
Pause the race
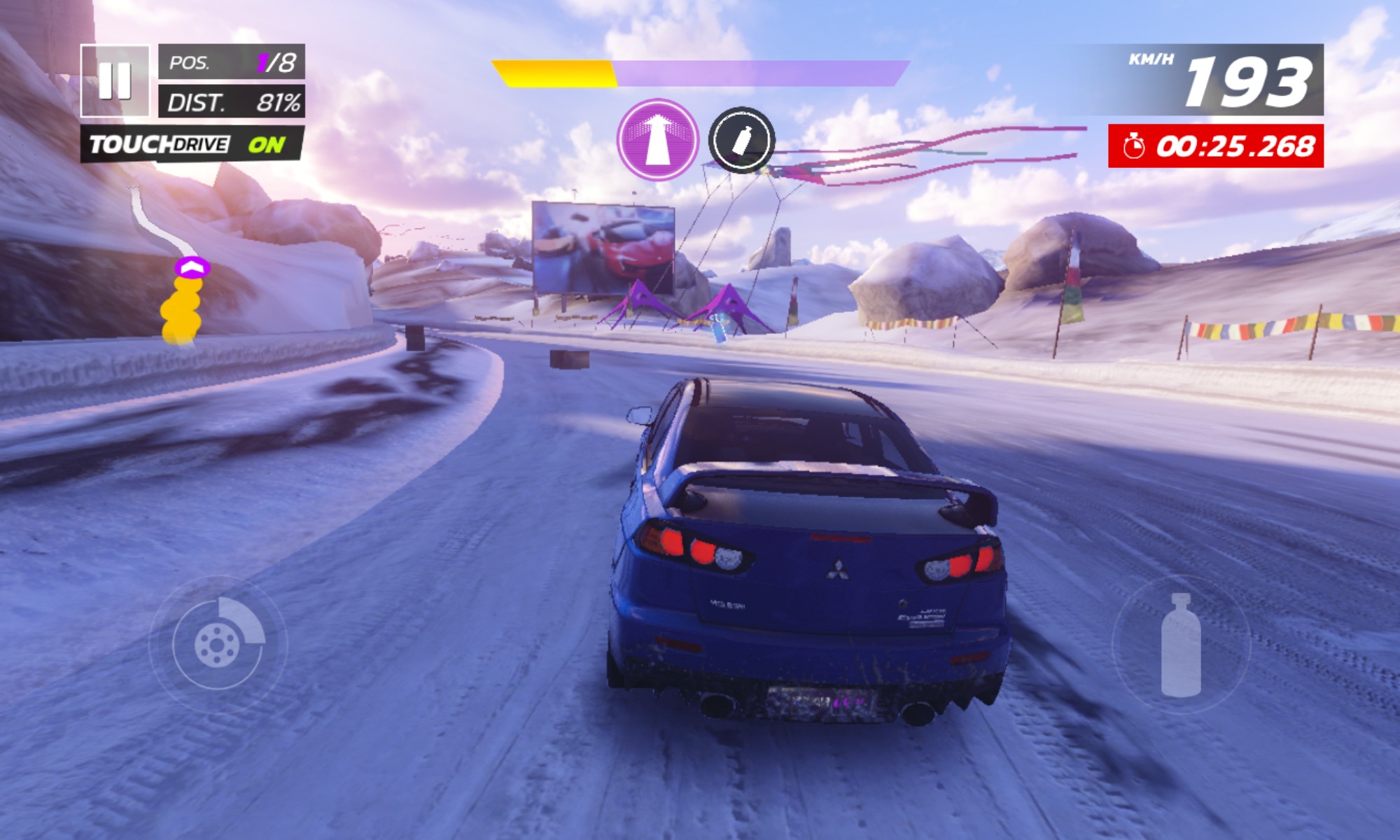(115, 80)
